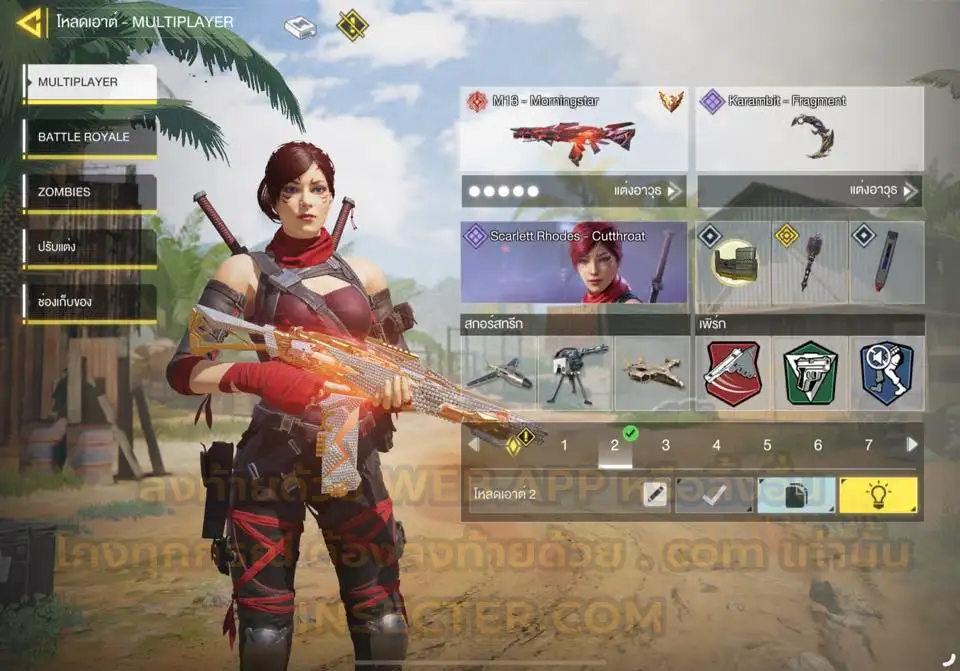Image resolution: width=960 pixels, height=671 pixels.
Task: Select the green pistol perk icon
Action: click(809, 372)
